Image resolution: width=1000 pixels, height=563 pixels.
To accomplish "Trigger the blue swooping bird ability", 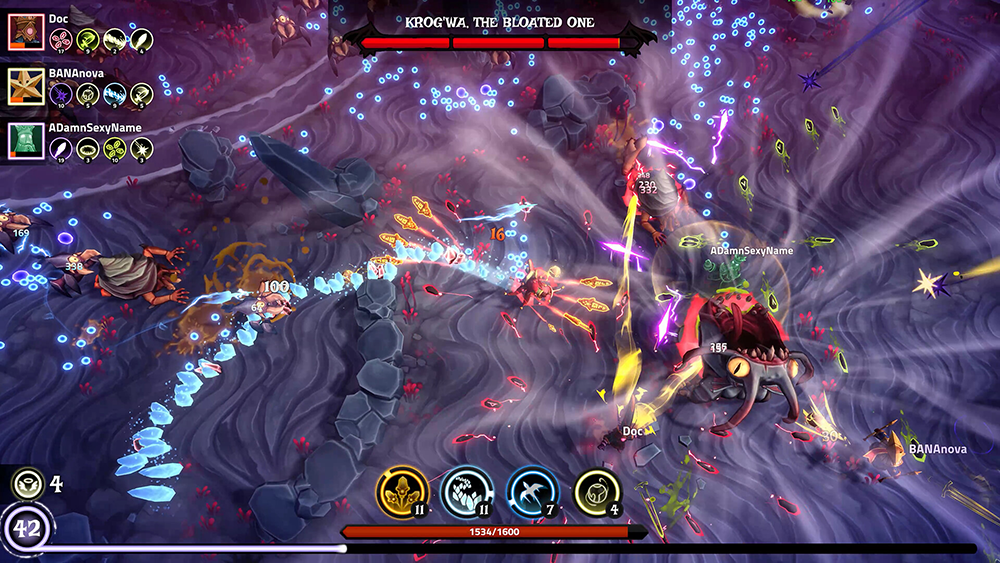I will (533, 492).
